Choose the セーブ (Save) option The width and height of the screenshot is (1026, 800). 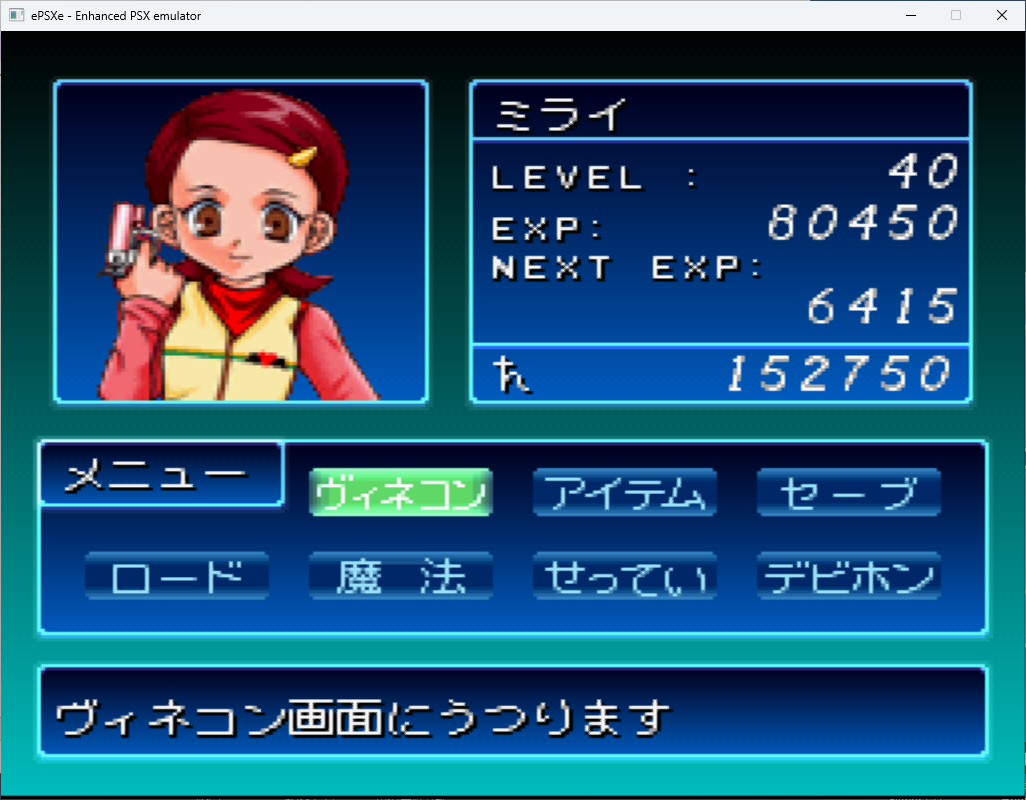(849, 493)
